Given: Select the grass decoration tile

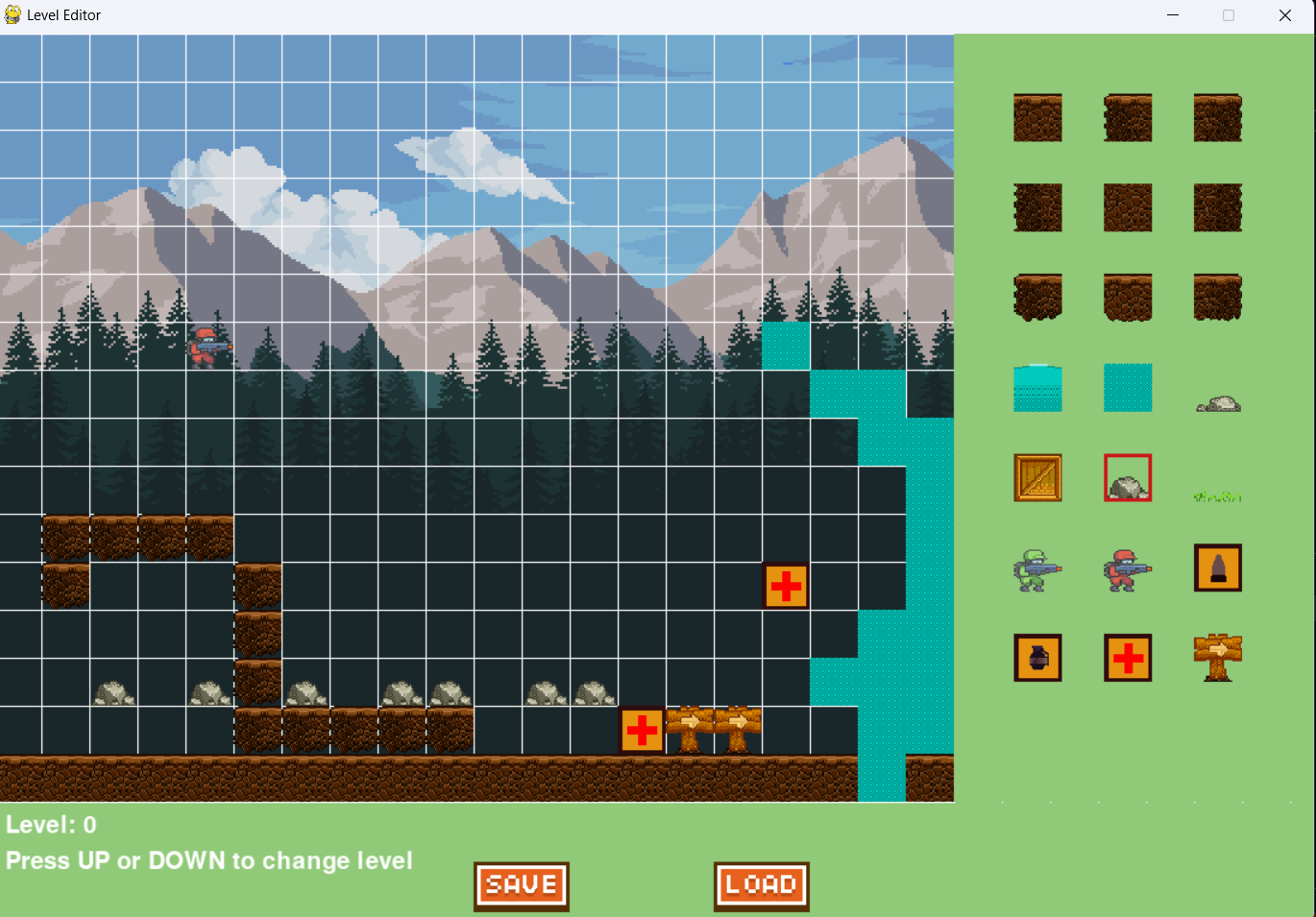Looking at the screenshot, I should tap(1218, 495).
